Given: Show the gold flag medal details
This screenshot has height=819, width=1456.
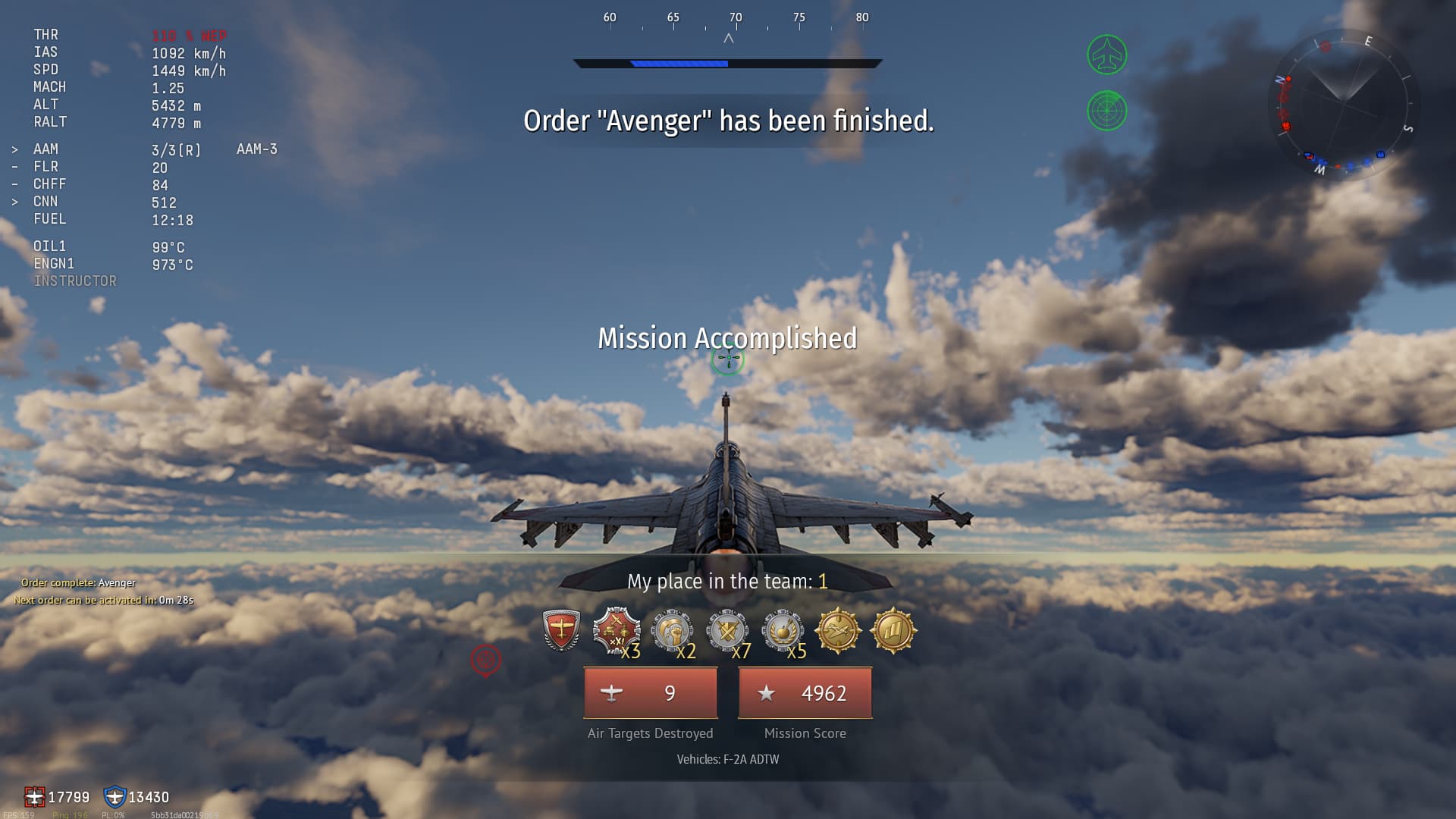Looking at the screenshot, I should 893,630.
